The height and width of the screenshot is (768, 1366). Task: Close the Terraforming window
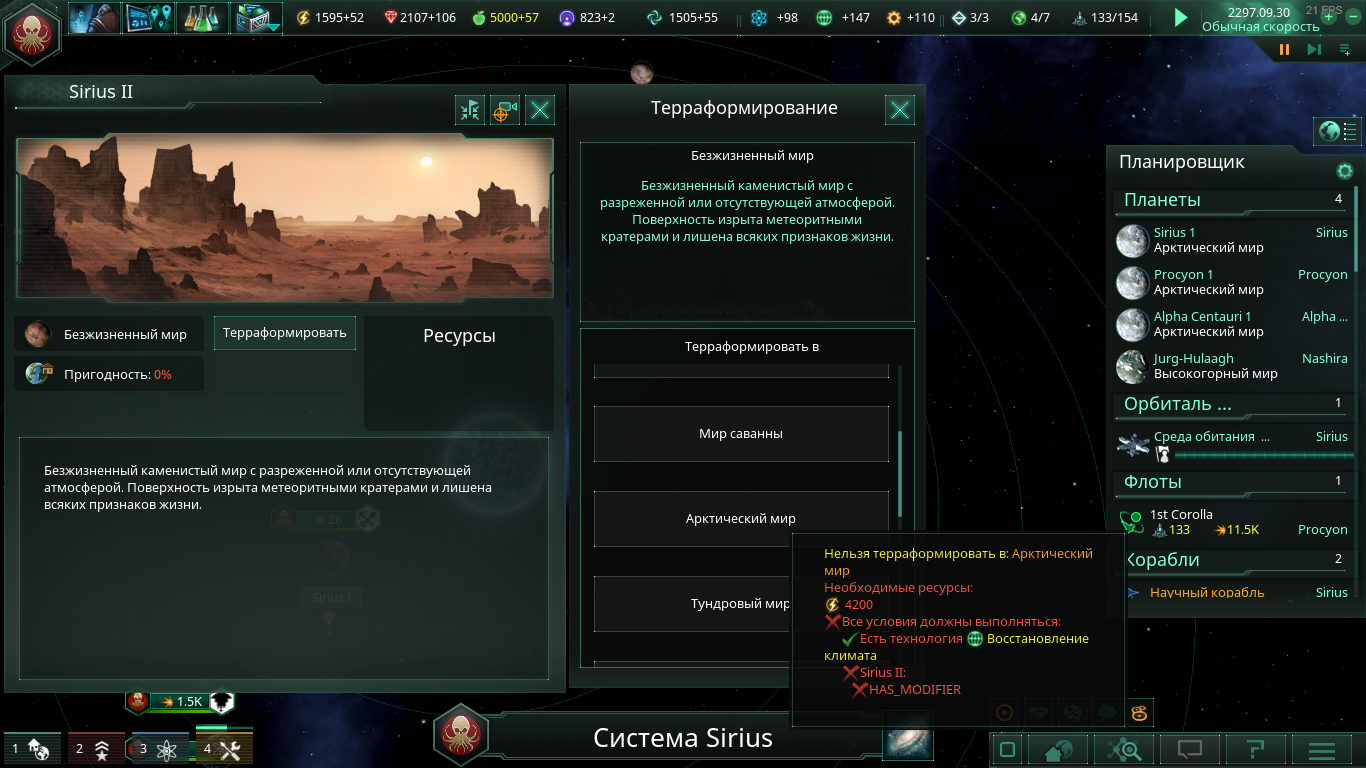pos(900,110)
